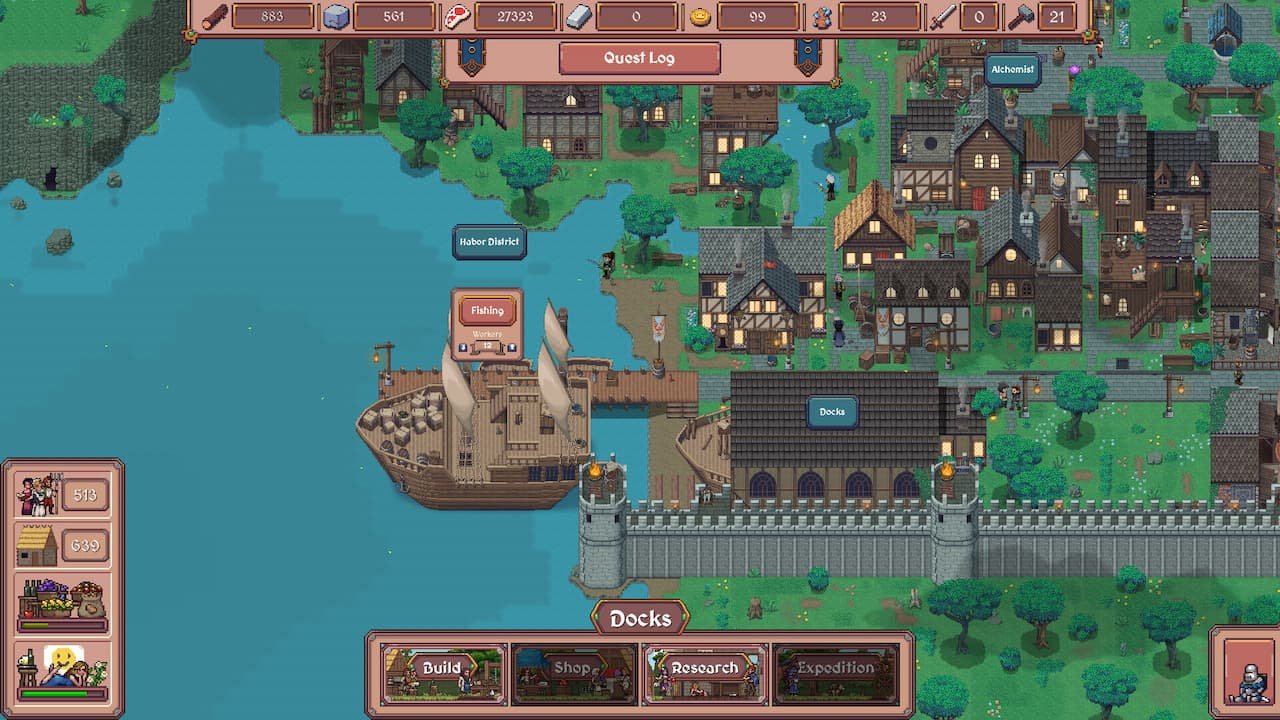Select the Alchemist building label
The height and width of the screenshot is (720, 1280).
click(1011, 70)
